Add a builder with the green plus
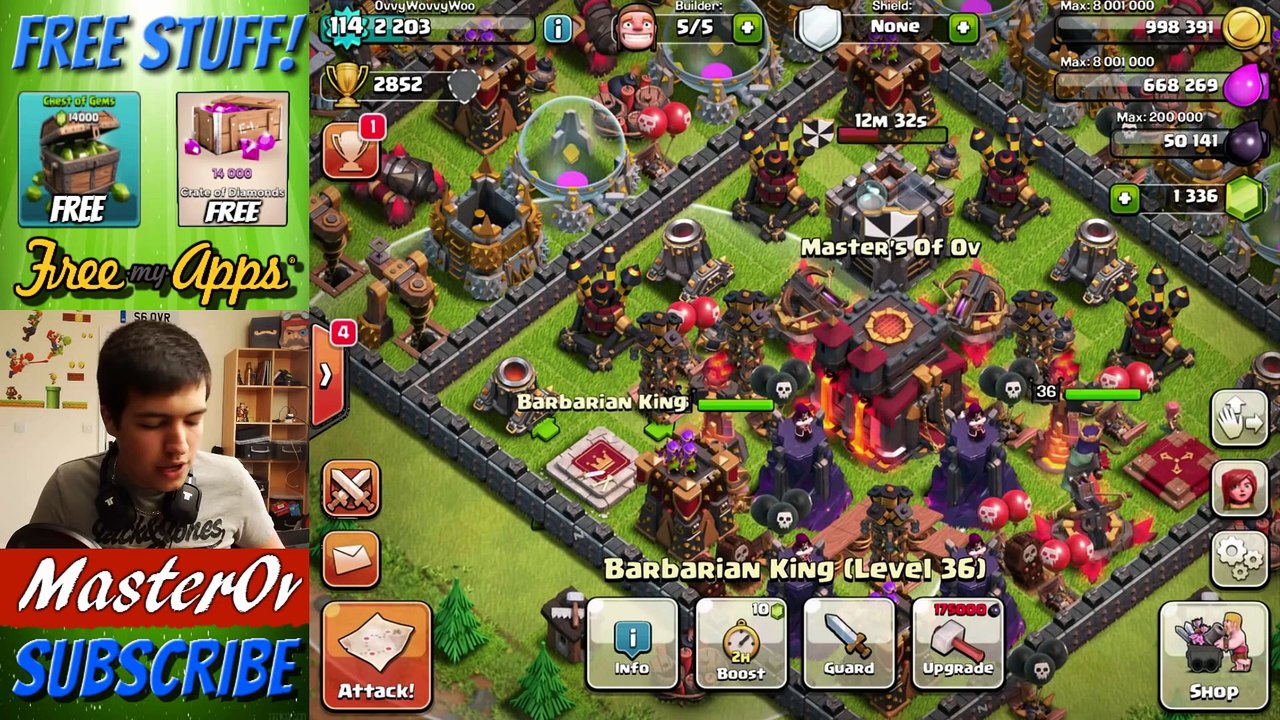 tap(747, 28)
